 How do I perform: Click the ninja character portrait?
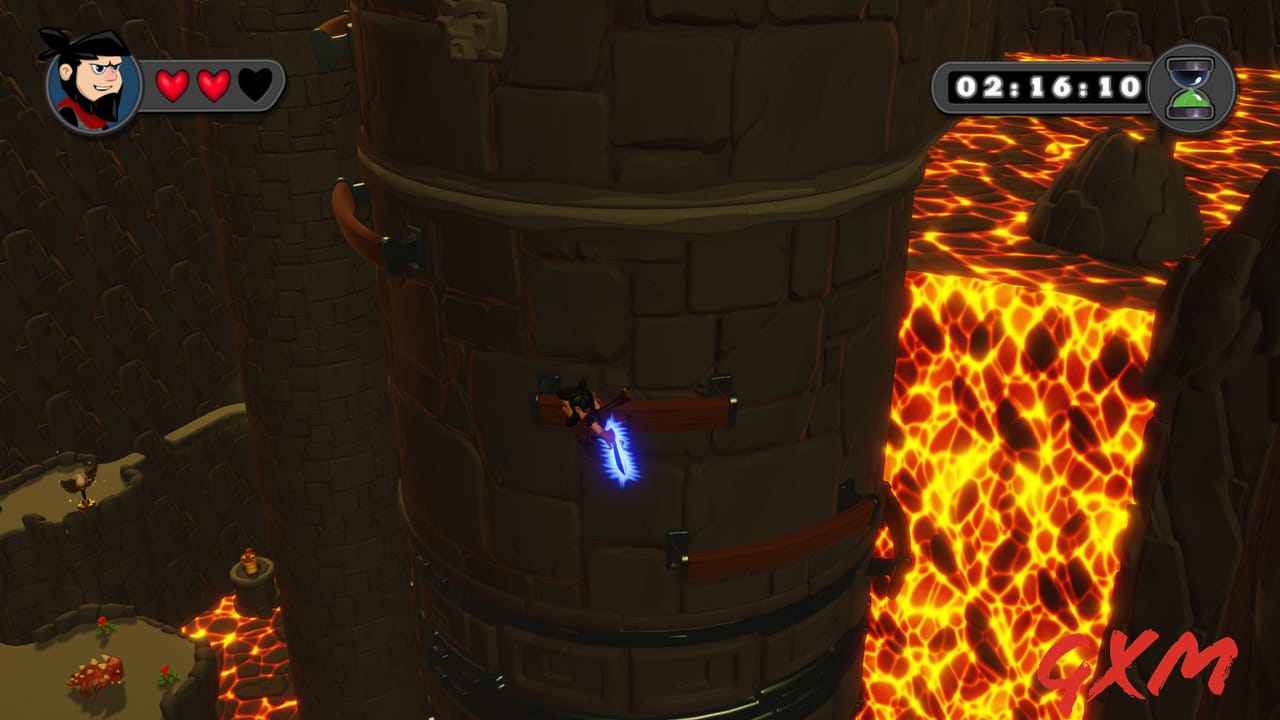tap(92, 83)
